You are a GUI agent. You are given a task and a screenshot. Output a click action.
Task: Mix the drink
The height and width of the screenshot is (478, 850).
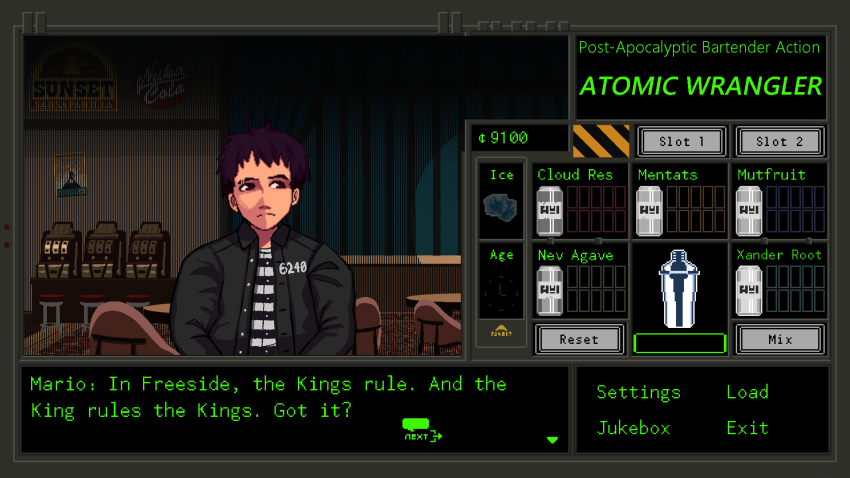779,339
